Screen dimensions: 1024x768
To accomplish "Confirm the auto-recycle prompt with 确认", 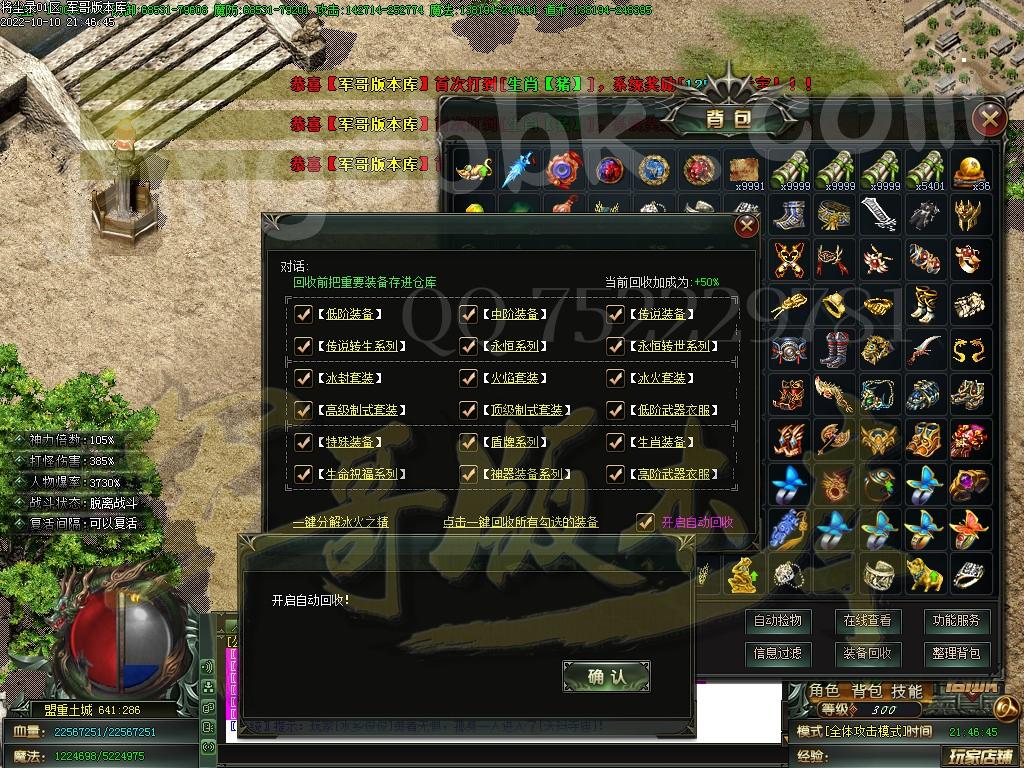I will click(606, 677).
